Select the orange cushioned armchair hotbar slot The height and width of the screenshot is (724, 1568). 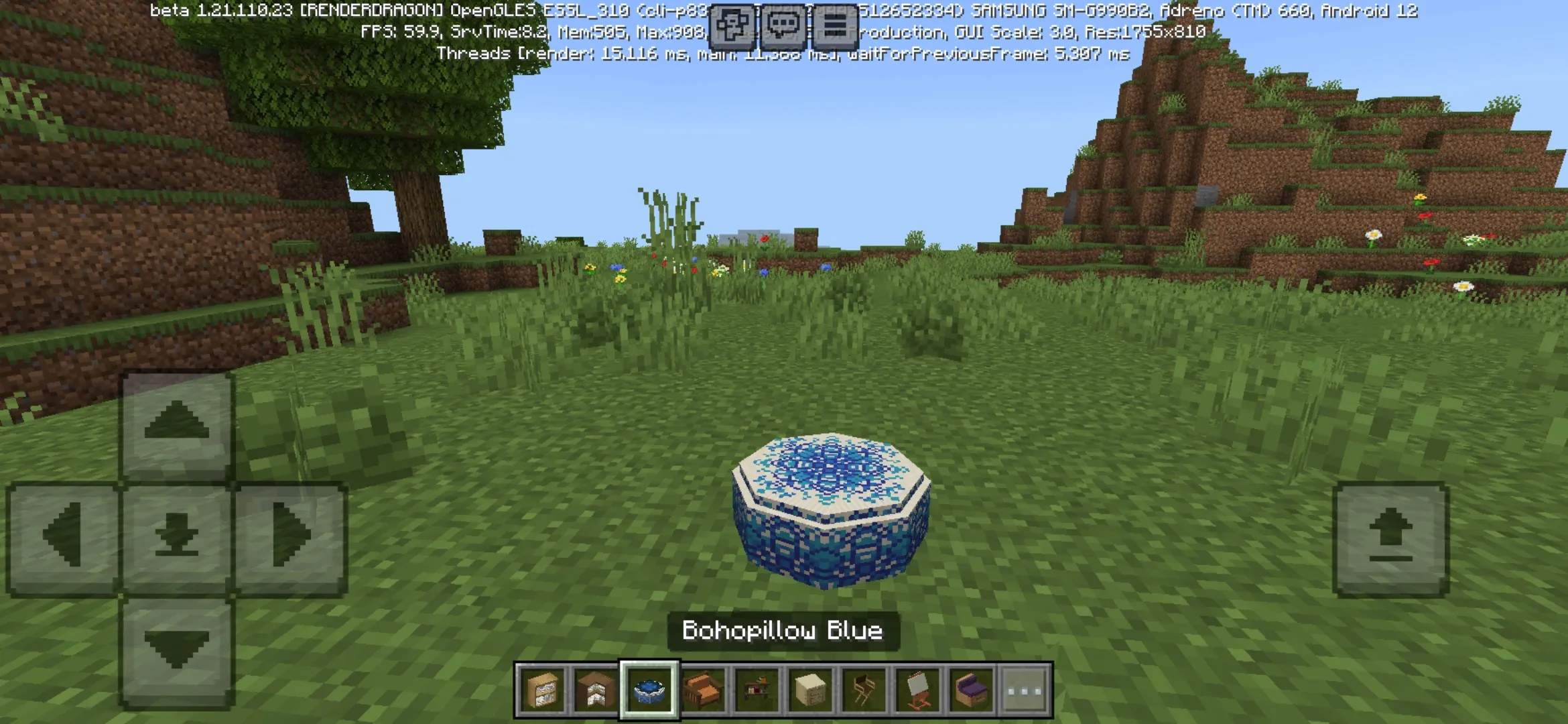pyautogui.click(x=703, y=690)
